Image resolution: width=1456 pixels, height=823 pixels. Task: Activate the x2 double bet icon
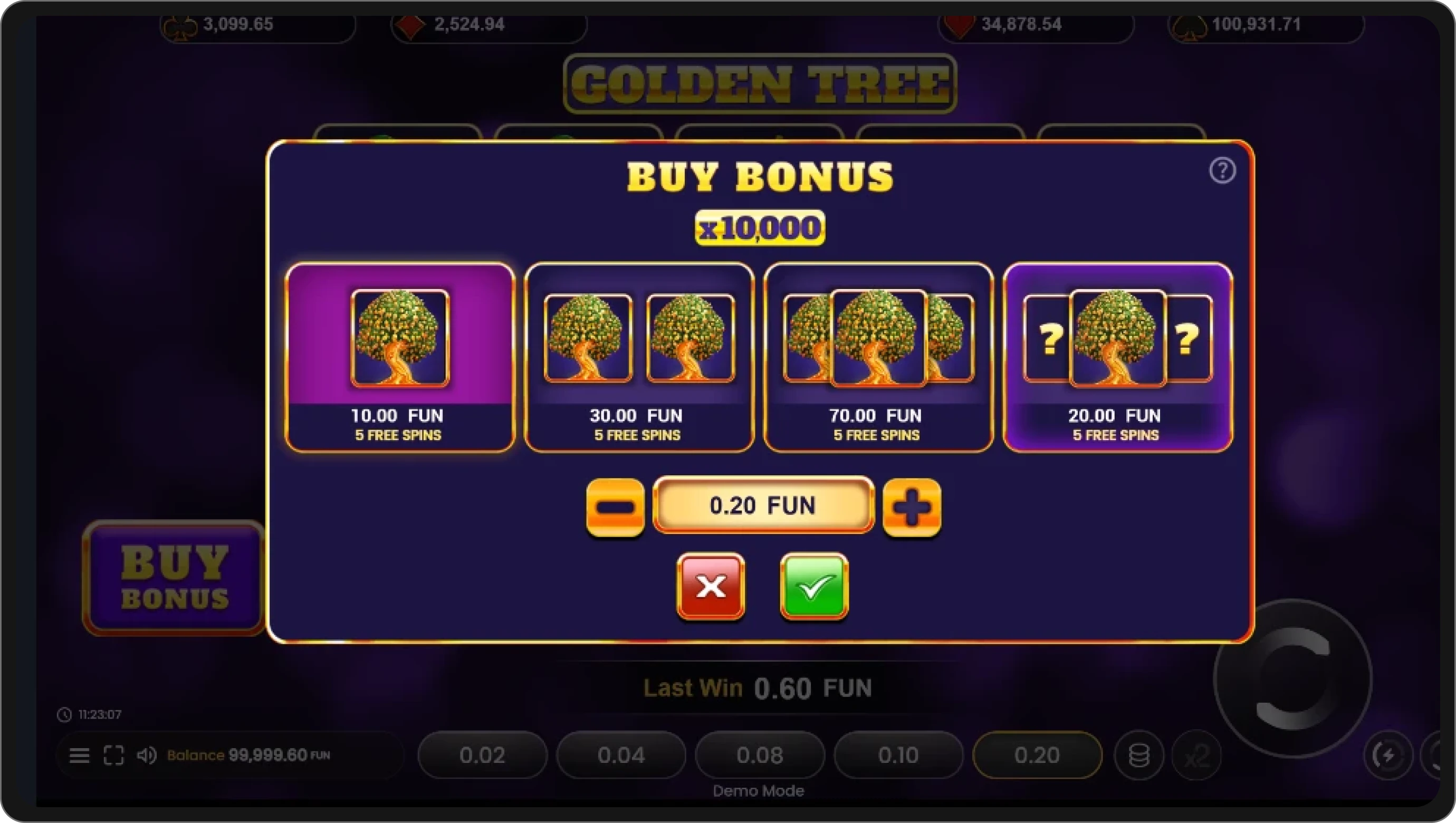(x=1198, y=755)
